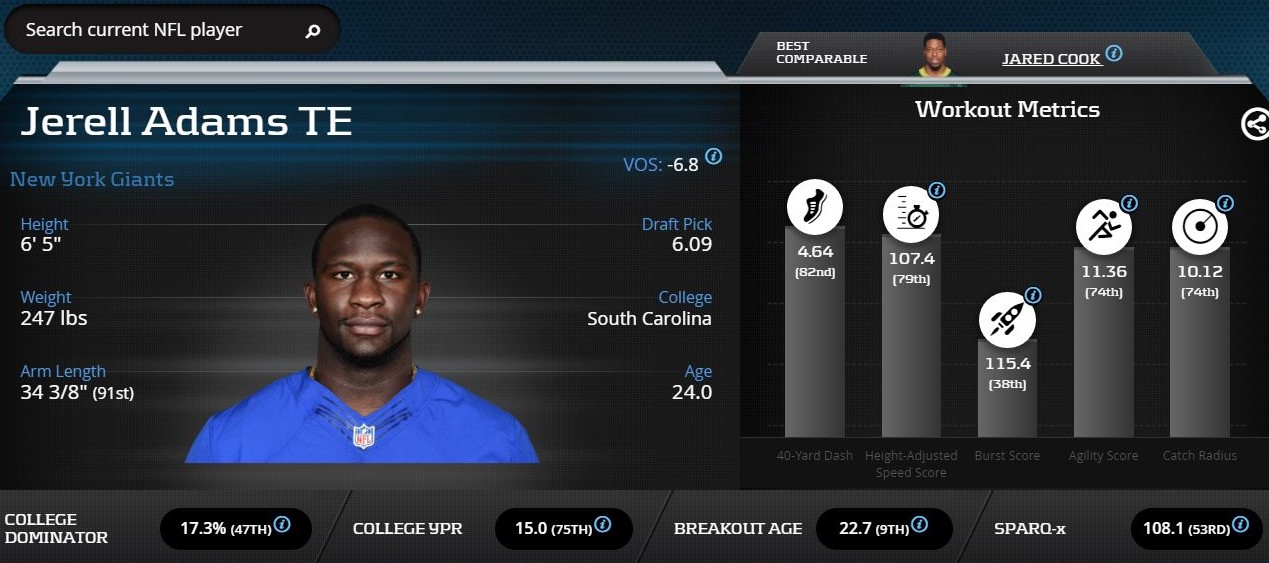
Task: Click Jared Cook's small headshot thumbnail
Action: click(936, 55)
